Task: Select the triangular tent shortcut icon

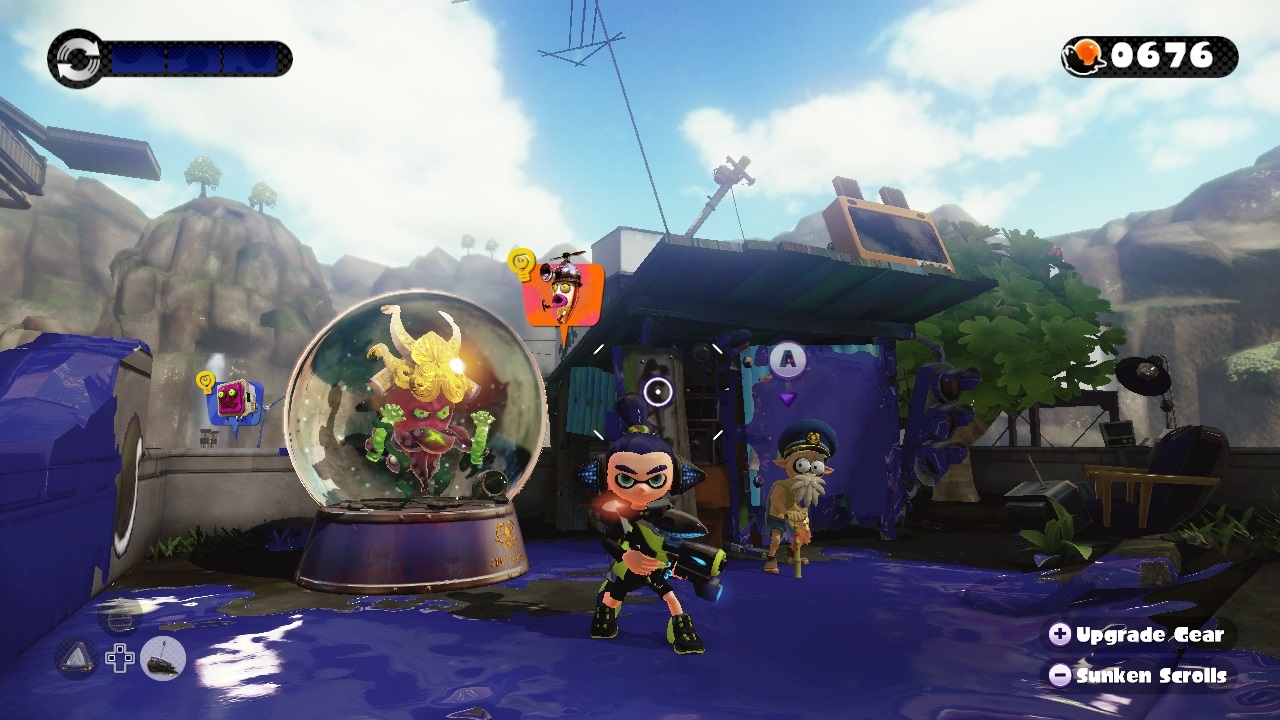Action: 76,658
